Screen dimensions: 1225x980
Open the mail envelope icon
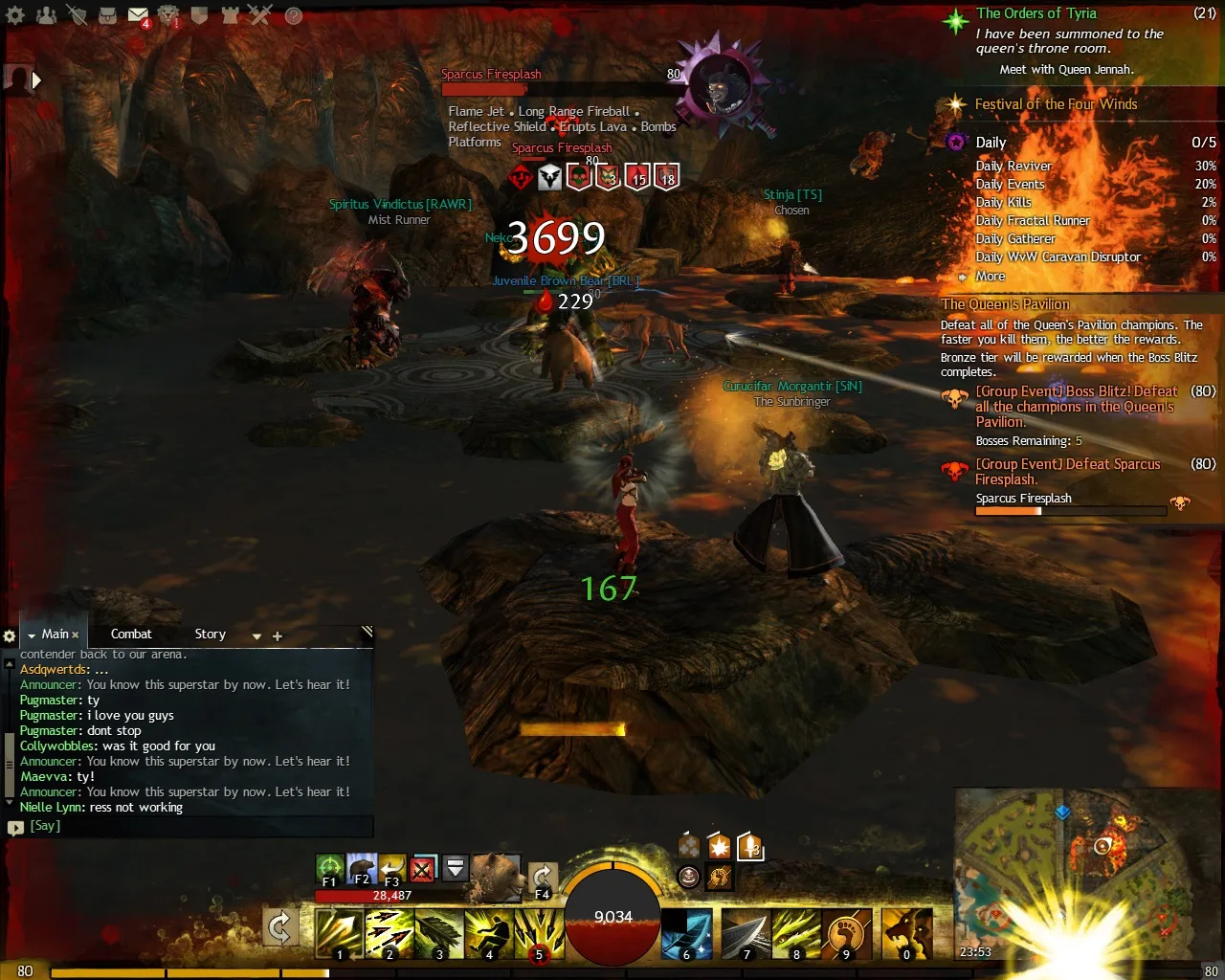click(139, 15)
